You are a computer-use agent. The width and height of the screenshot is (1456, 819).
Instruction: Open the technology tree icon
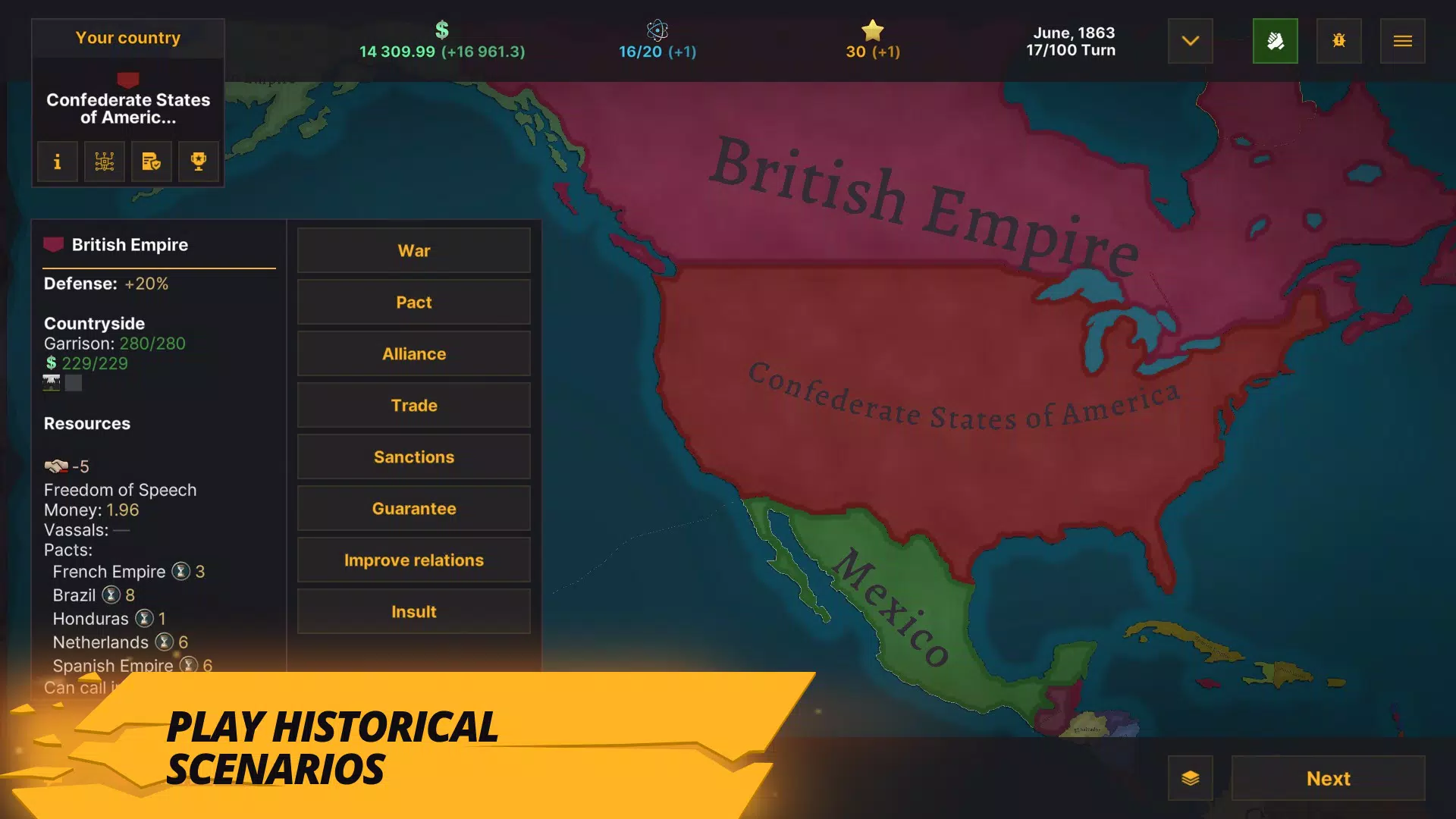(104, 161)
